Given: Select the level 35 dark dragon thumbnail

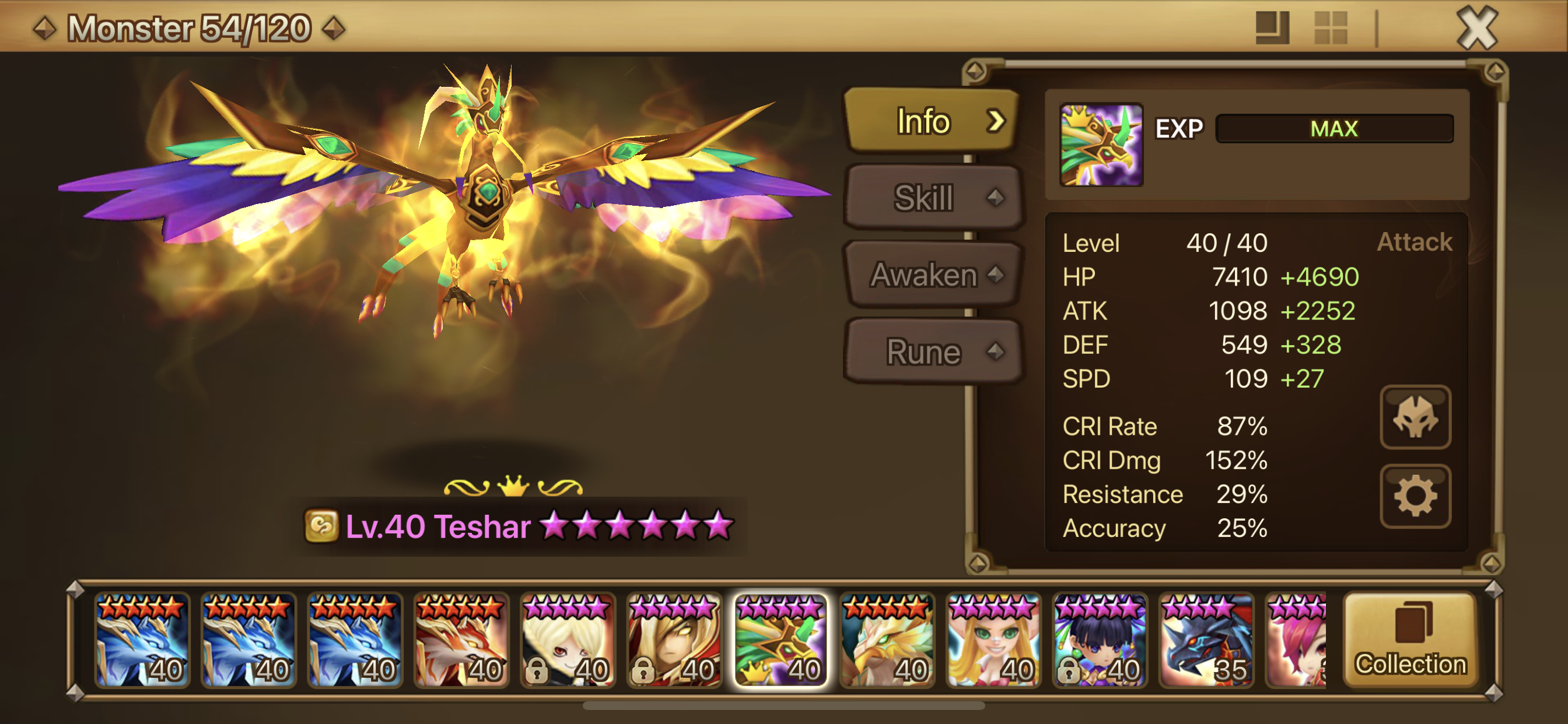Looking at the screenshot, I should point(1206,640).
